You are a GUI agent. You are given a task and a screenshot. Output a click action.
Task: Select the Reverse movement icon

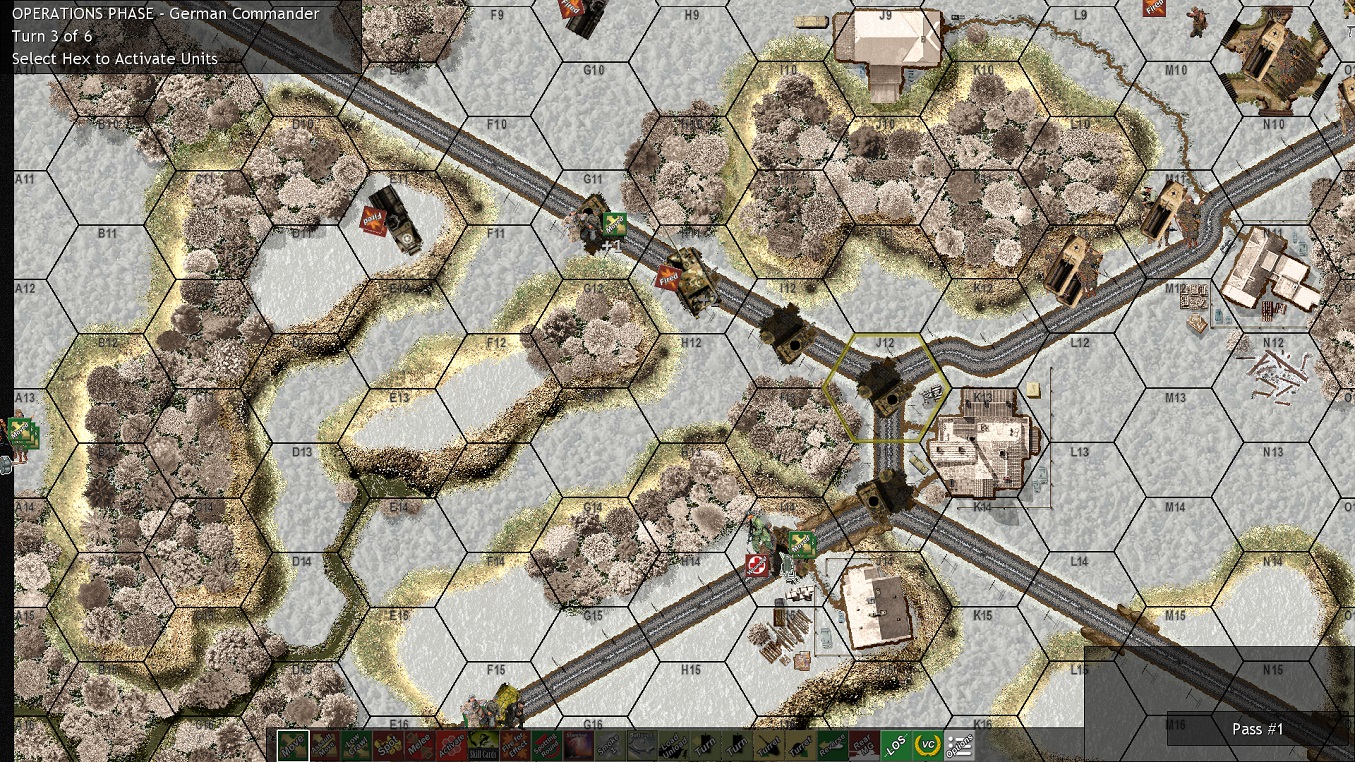pos(832,745)
